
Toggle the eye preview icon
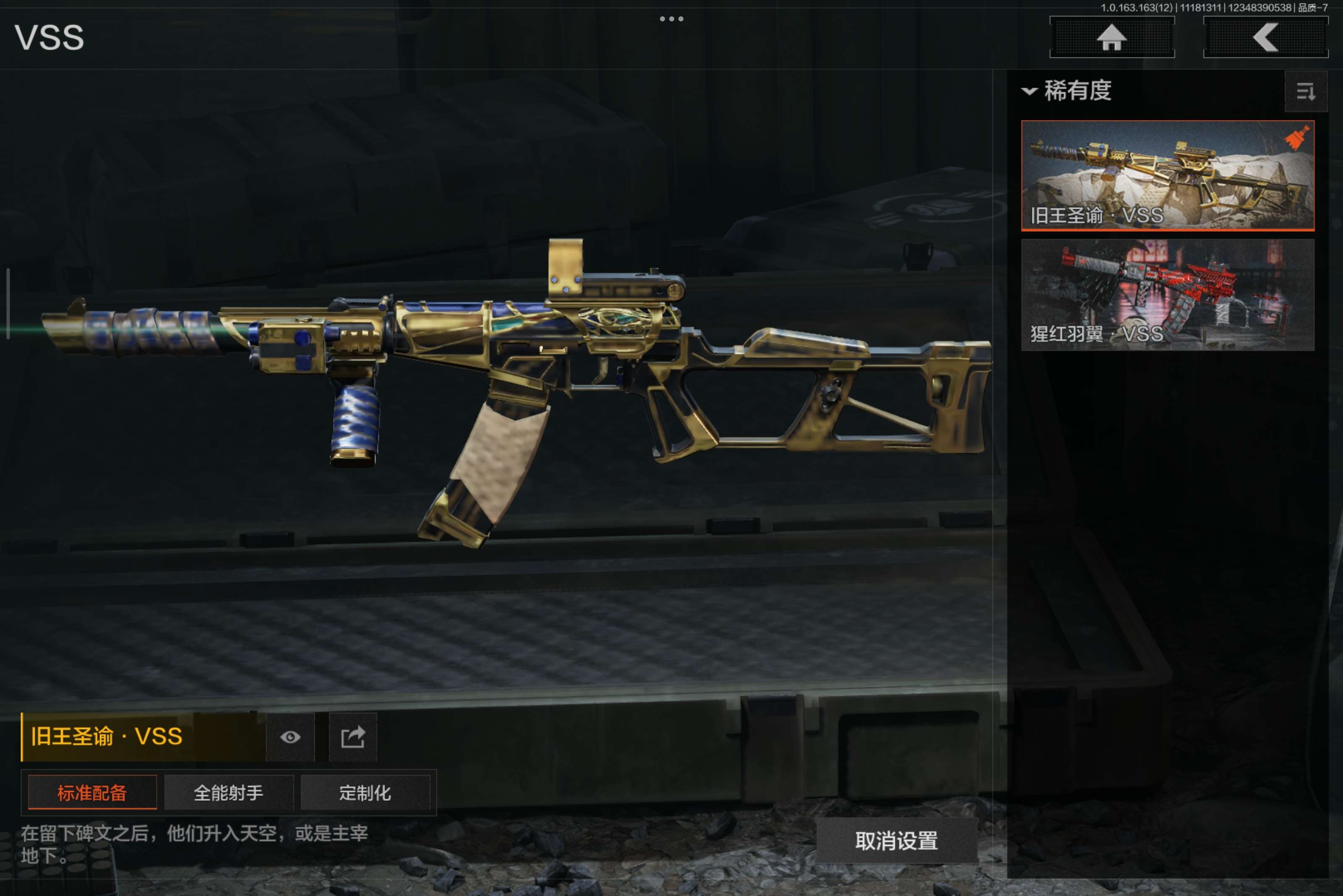290,737
